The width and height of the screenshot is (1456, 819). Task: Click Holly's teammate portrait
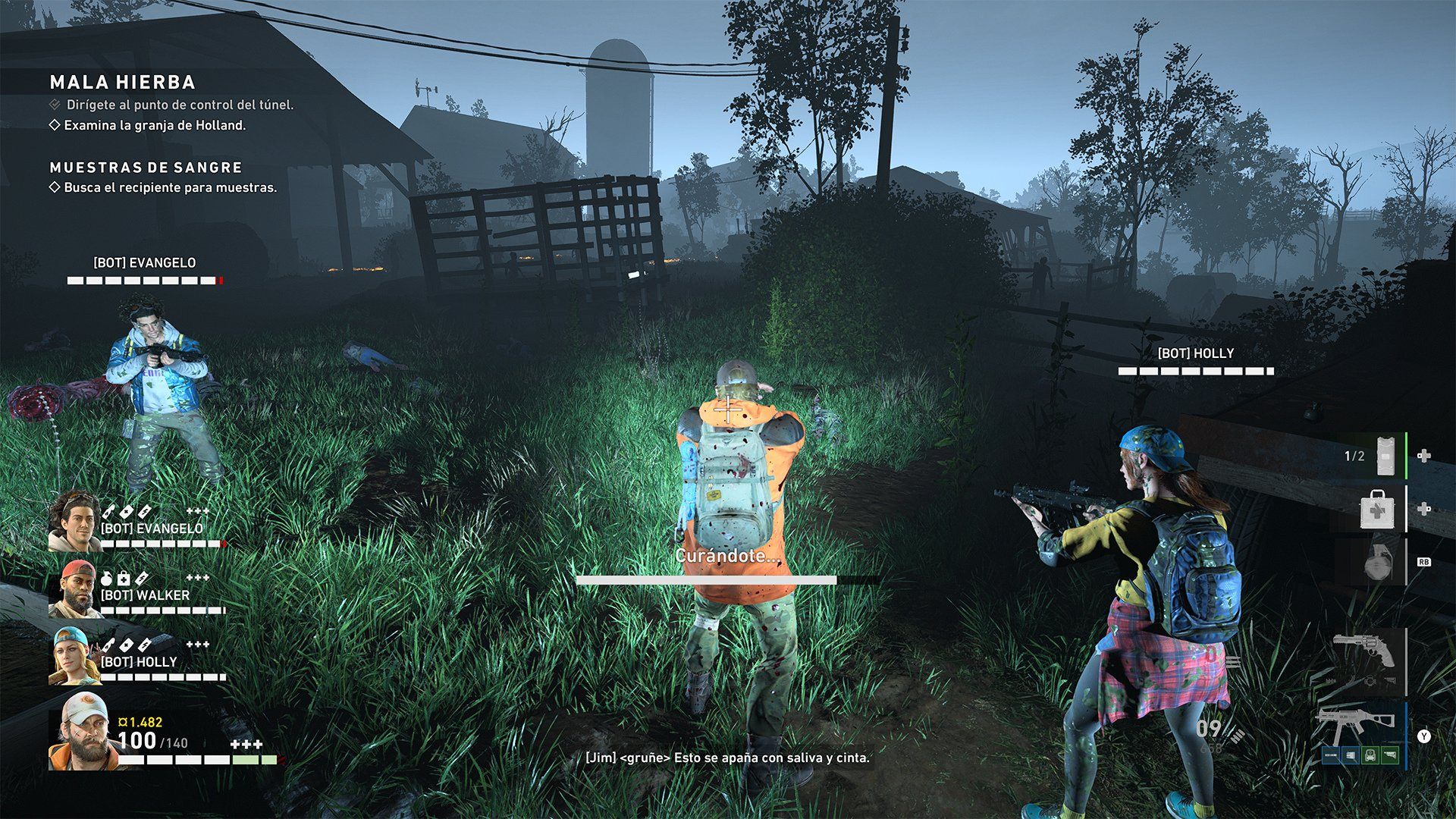click(74, 656)
